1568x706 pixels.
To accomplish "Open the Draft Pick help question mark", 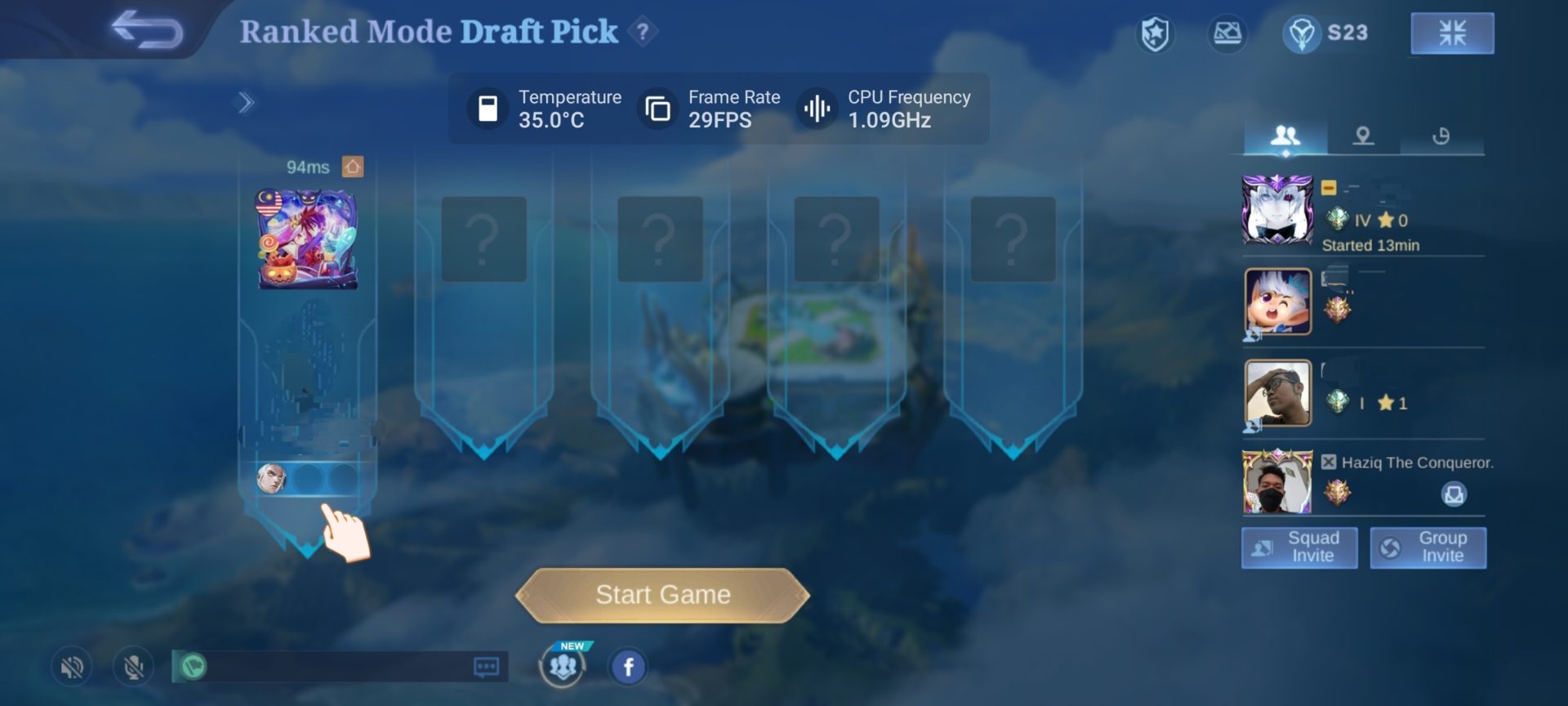I will click(x=644, y=32).
